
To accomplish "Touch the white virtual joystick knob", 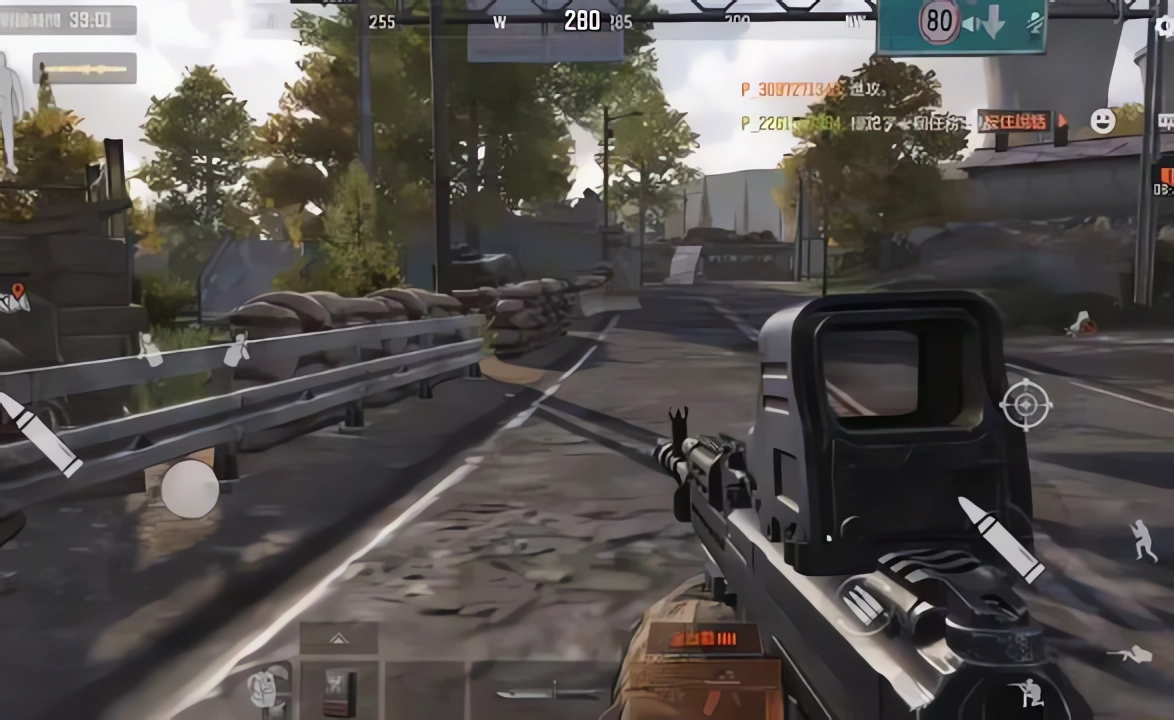I will [x=190, y=489].
